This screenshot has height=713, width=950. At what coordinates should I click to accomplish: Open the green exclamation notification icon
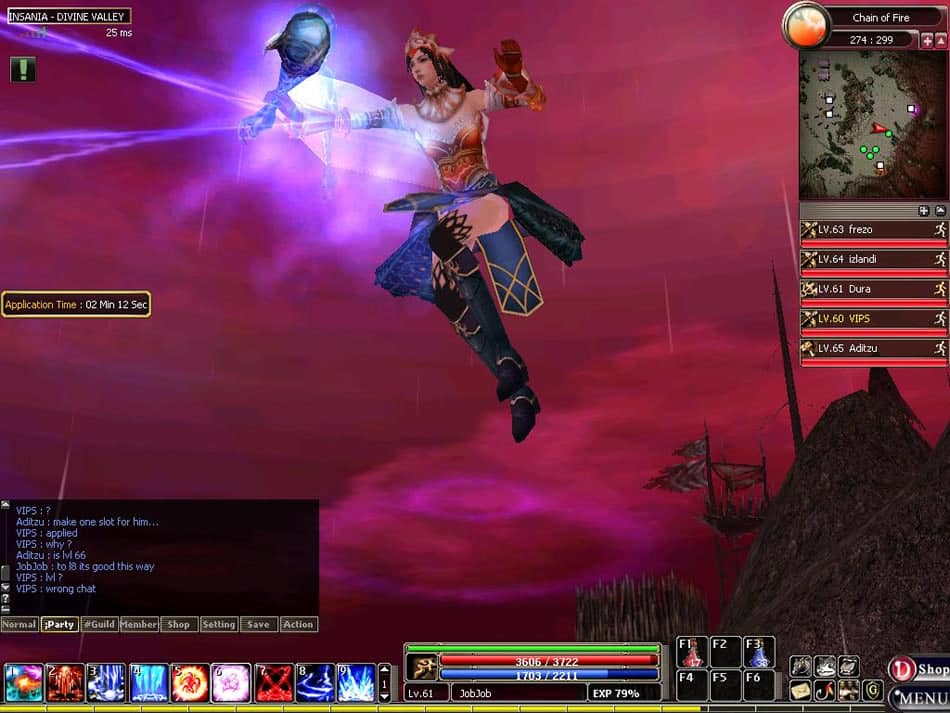[23, 69]
